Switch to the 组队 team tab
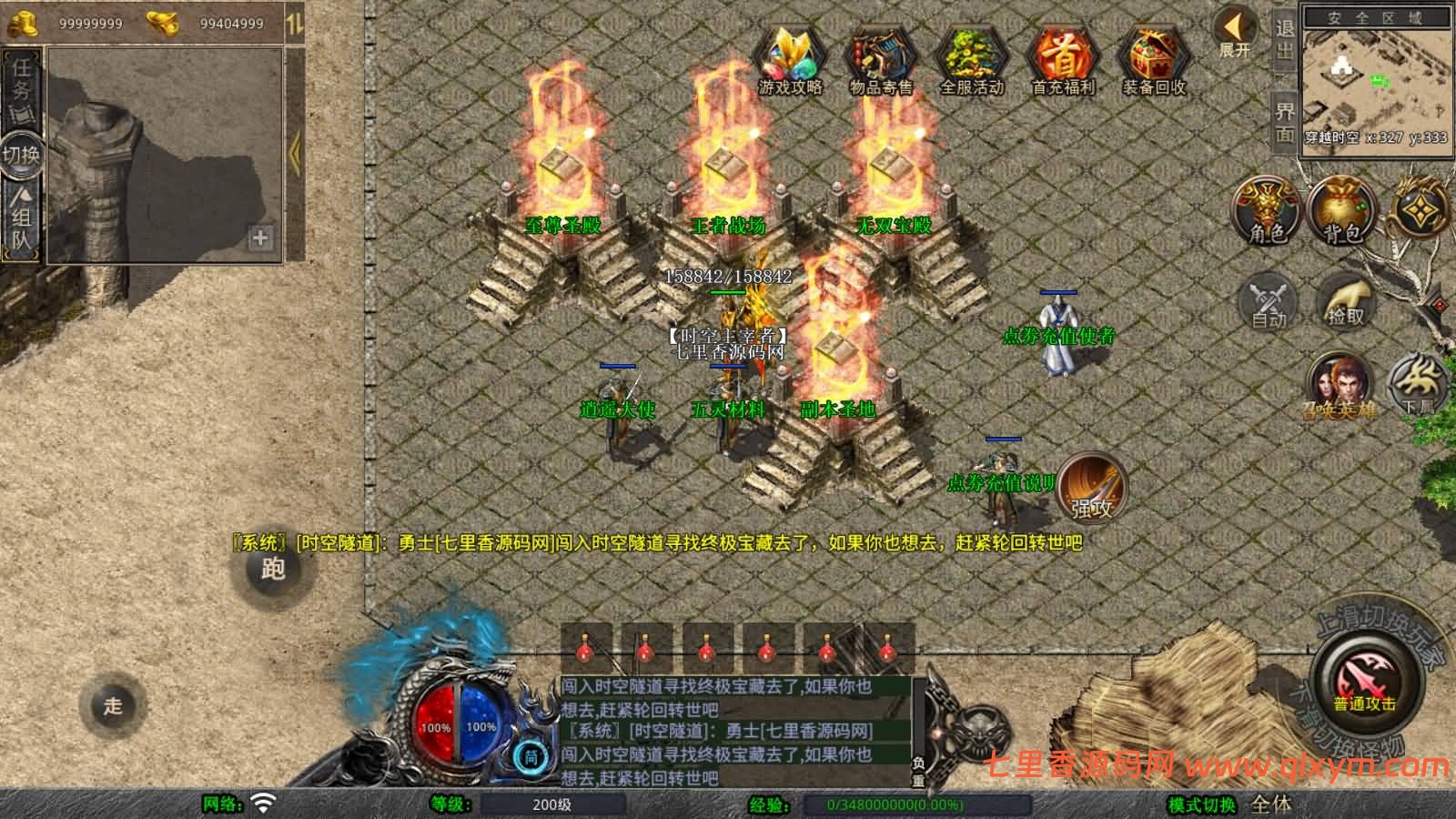Viewport: 1456px width, 819px height. 20,214
